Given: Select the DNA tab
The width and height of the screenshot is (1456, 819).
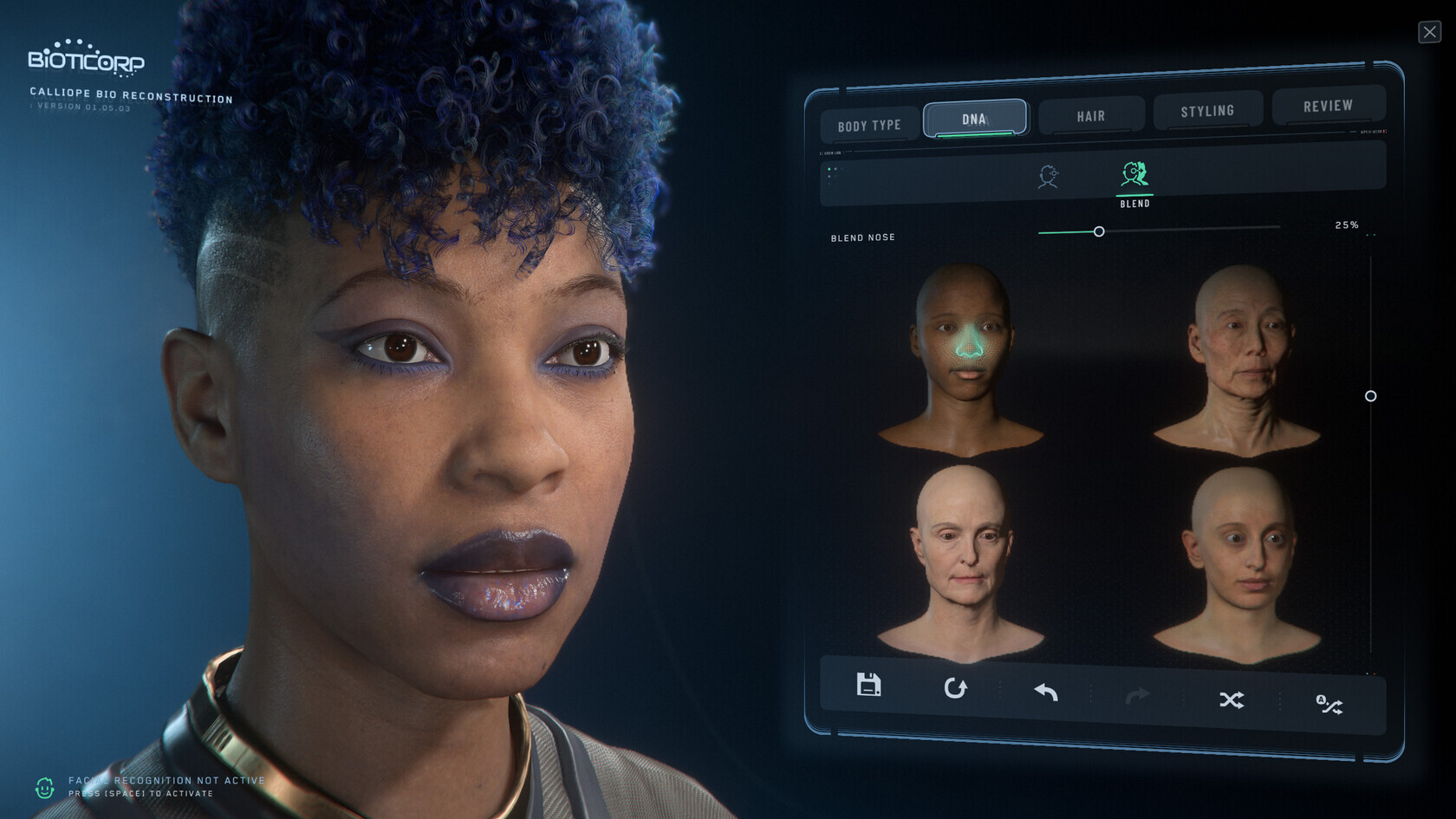Looking at the screenshot, I should point(974,119).
